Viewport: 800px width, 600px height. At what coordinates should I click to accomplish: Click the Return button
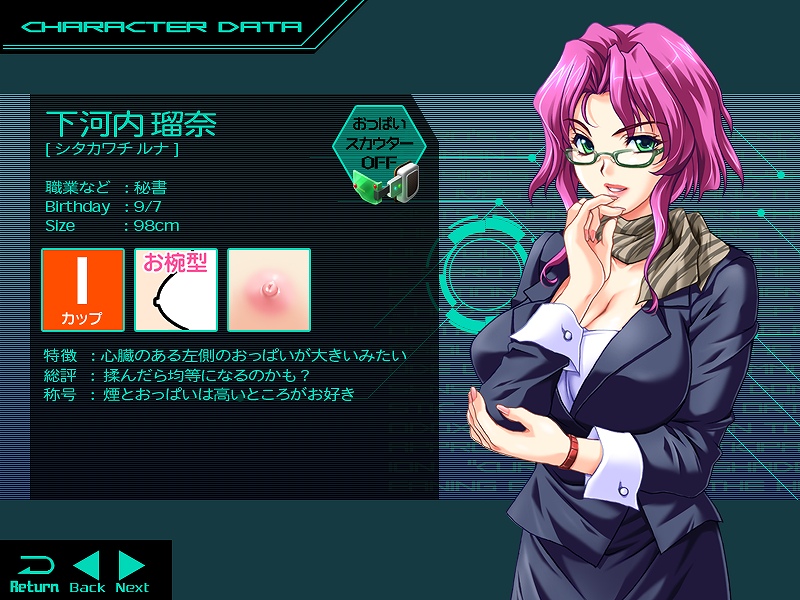pos(34,572)
